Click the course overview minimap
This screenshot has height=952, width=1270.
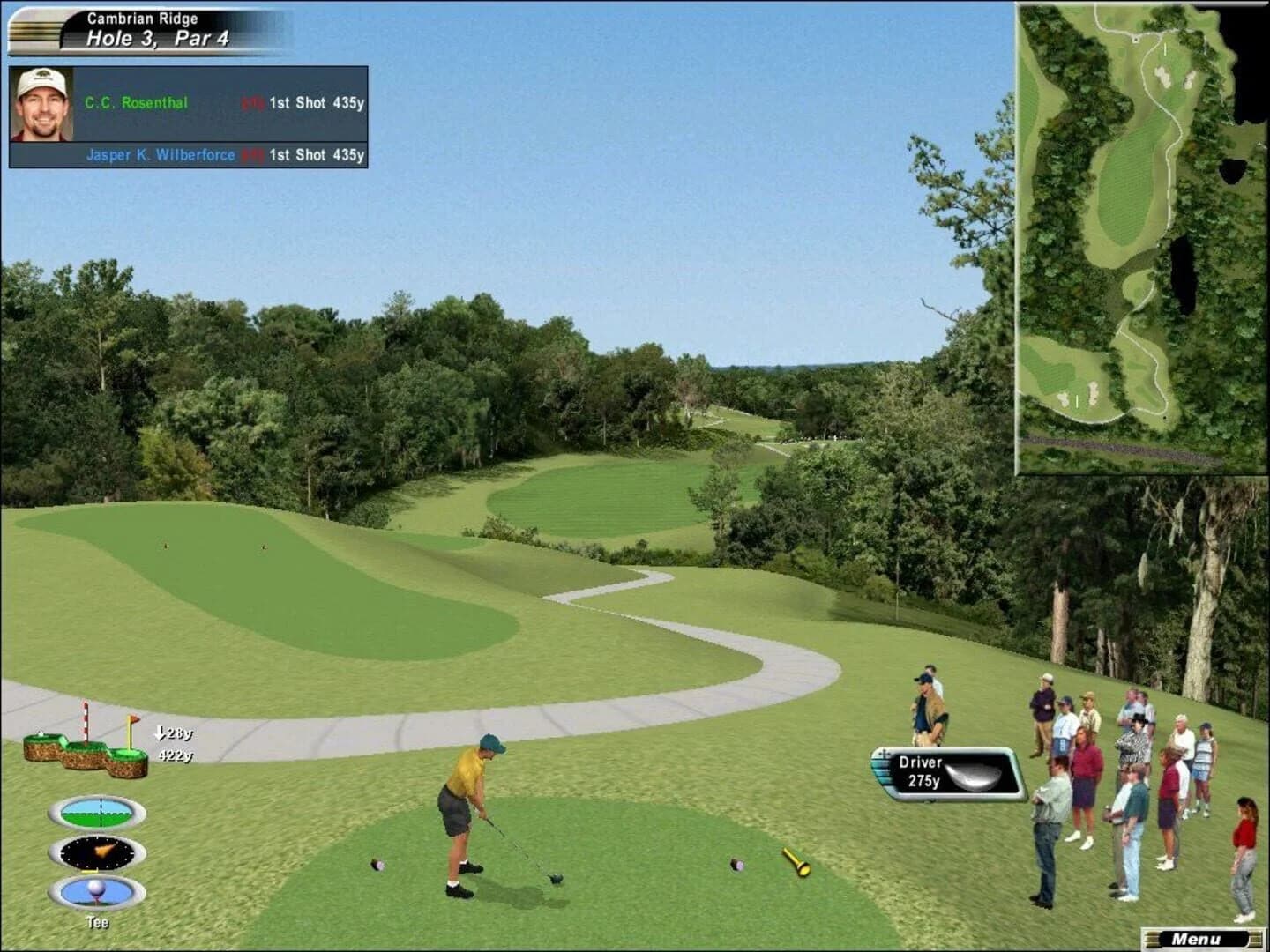pyautogui.click(x=1140, y=238)
